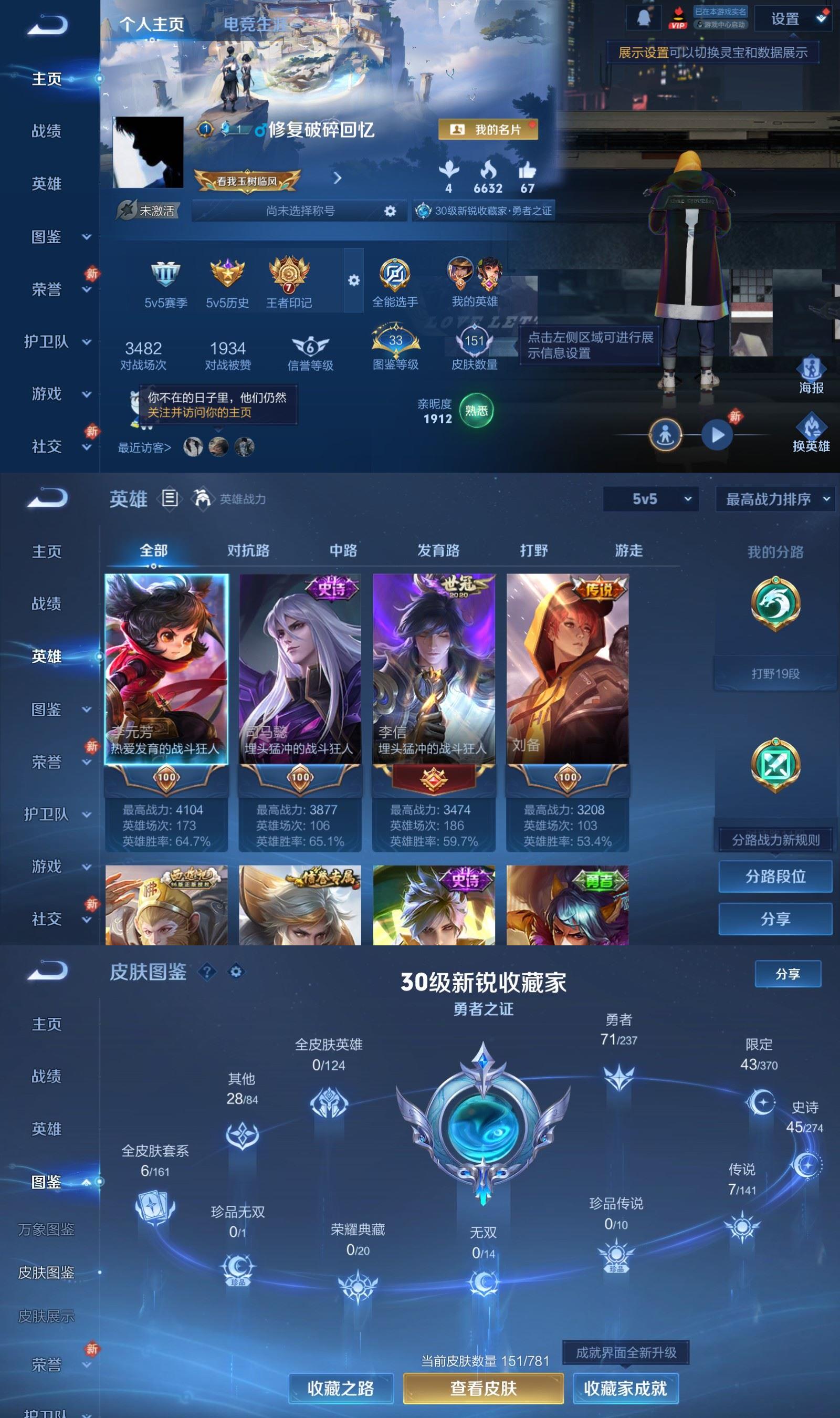Click the 我的名片 button
Image resolution: width=840 pixels, height=1418 pixels.
click(490, 130)
